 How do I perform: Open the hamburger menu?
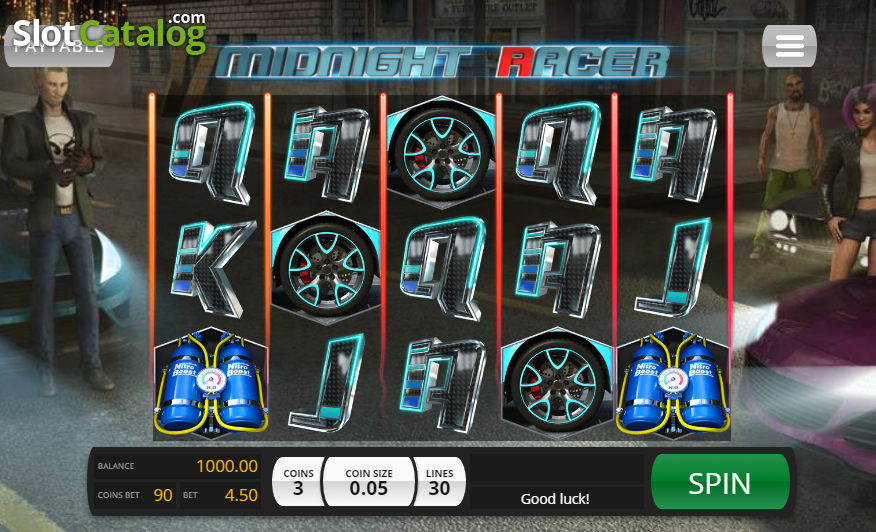pyautogui.click(x=789, y=46)
